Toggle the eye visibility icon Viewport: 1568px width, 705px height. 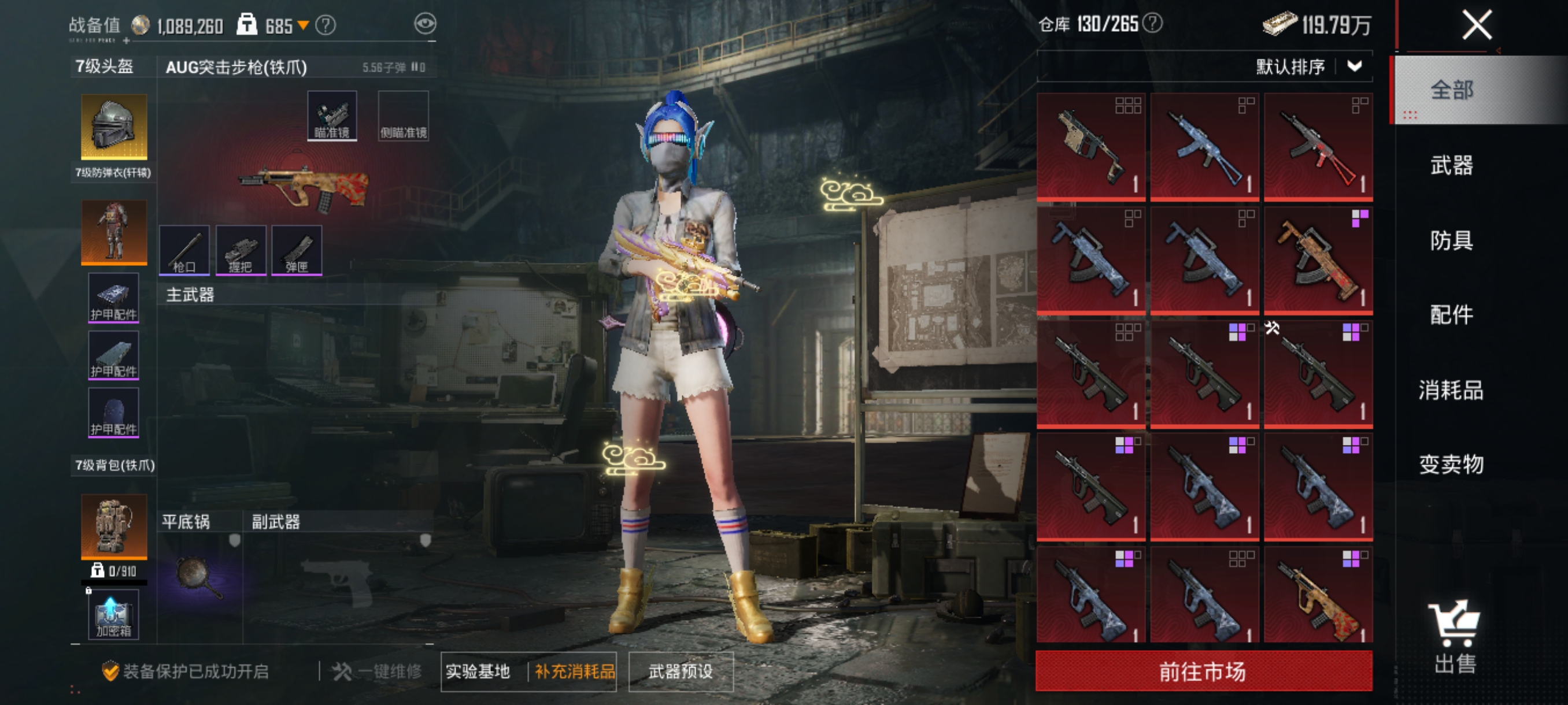click(425, 24)
